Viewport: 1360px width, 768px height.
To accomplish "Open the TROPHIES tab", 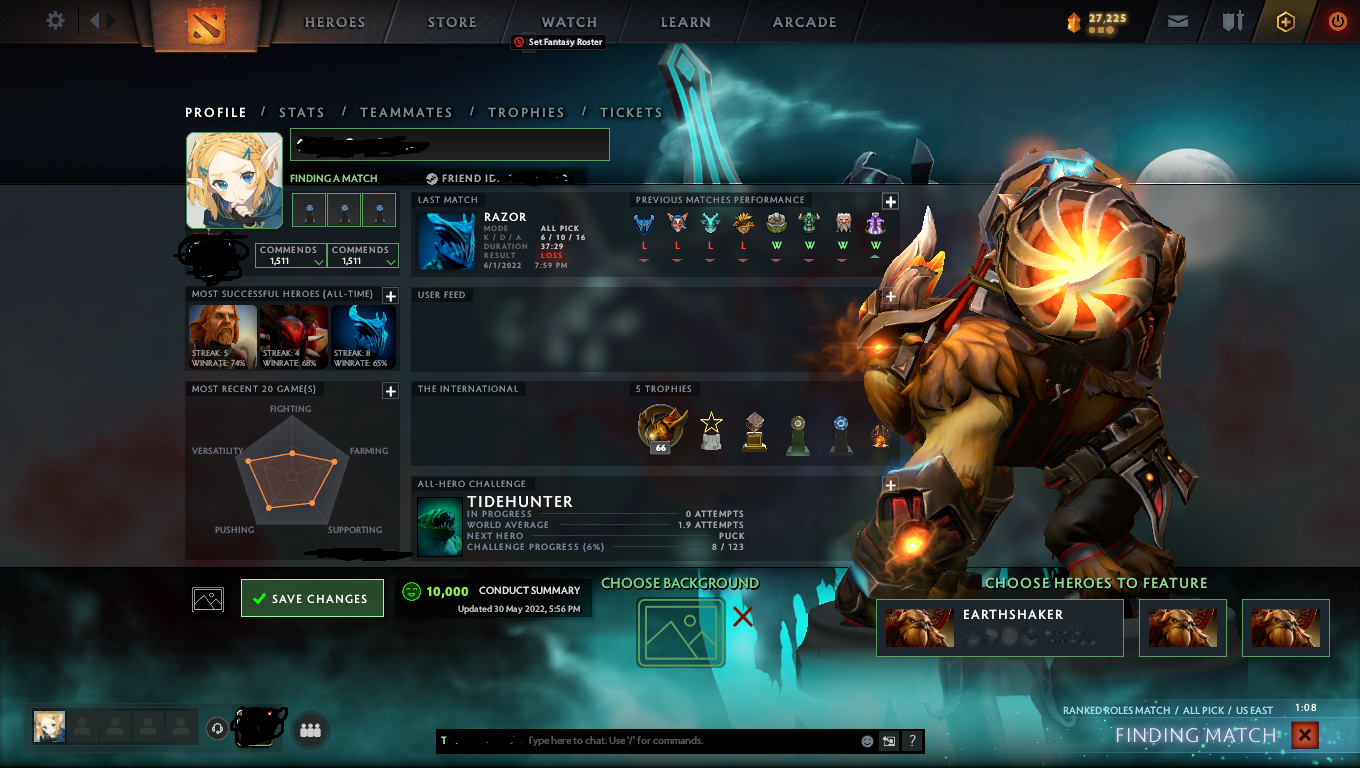I will (527, 112).
